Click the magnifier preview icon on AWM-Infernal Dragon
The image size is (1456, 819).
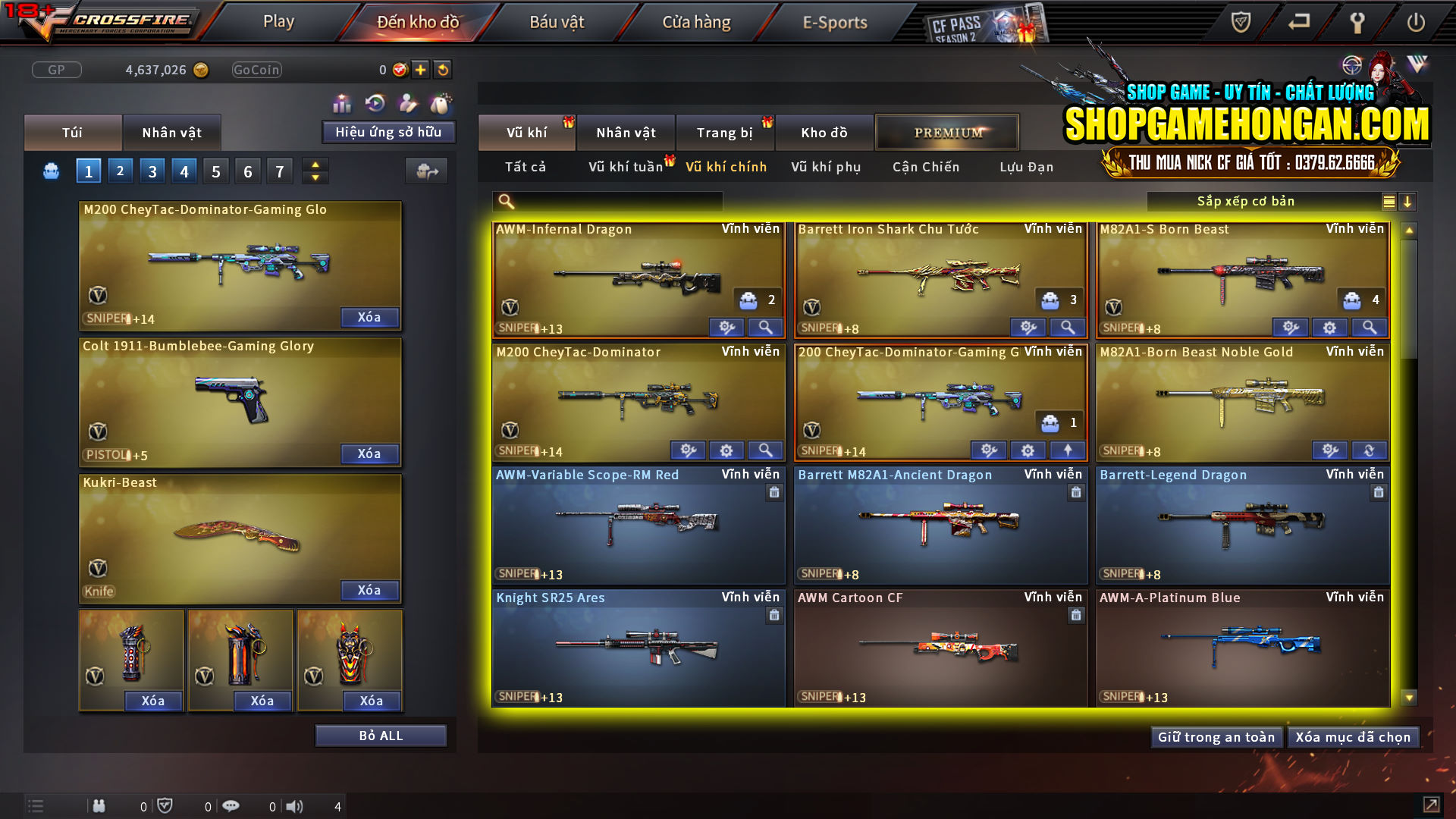765,327
